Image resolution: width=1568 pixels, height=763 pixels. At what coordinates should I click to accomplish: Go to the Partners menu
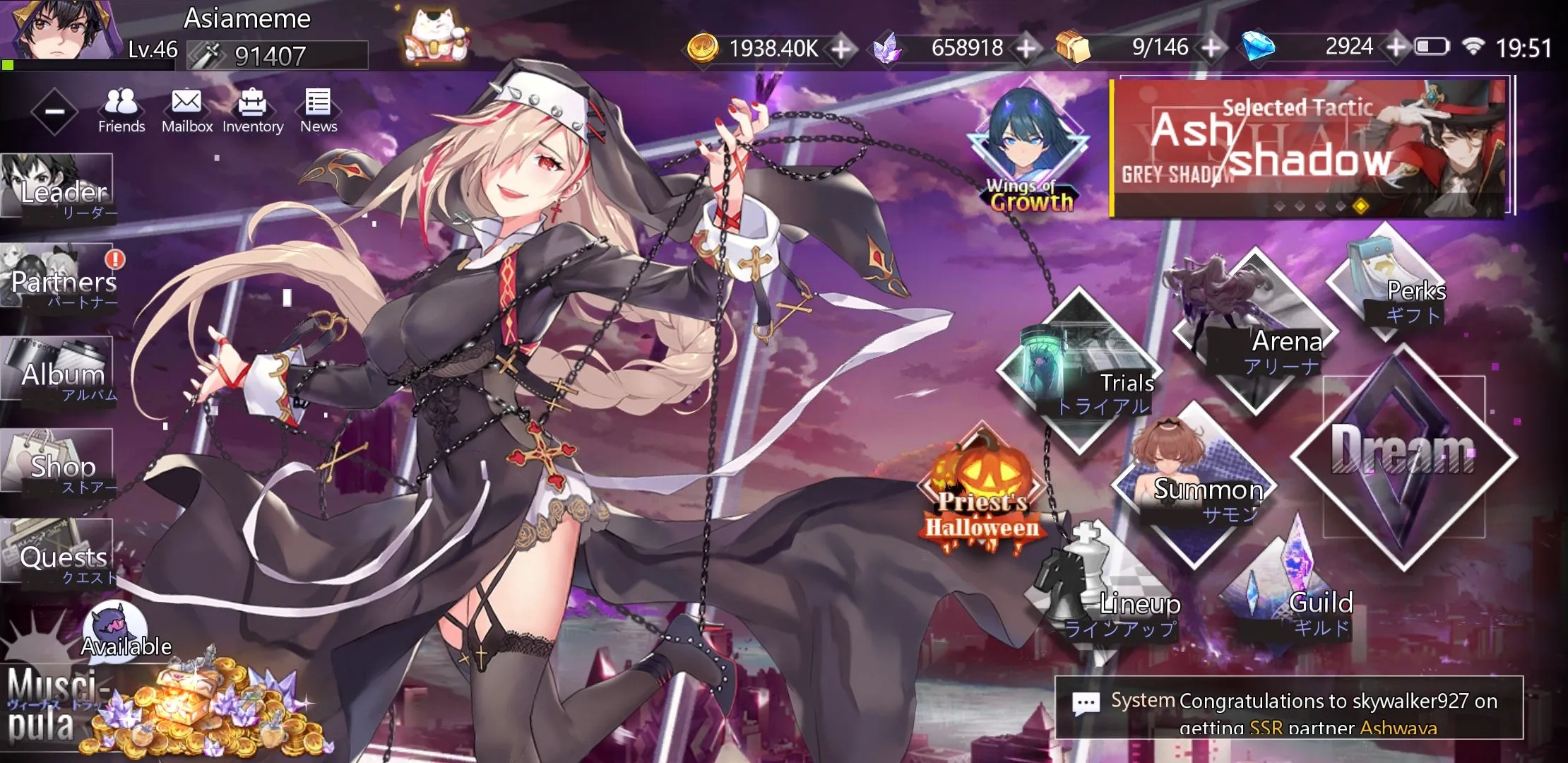(x=60, y=278)
